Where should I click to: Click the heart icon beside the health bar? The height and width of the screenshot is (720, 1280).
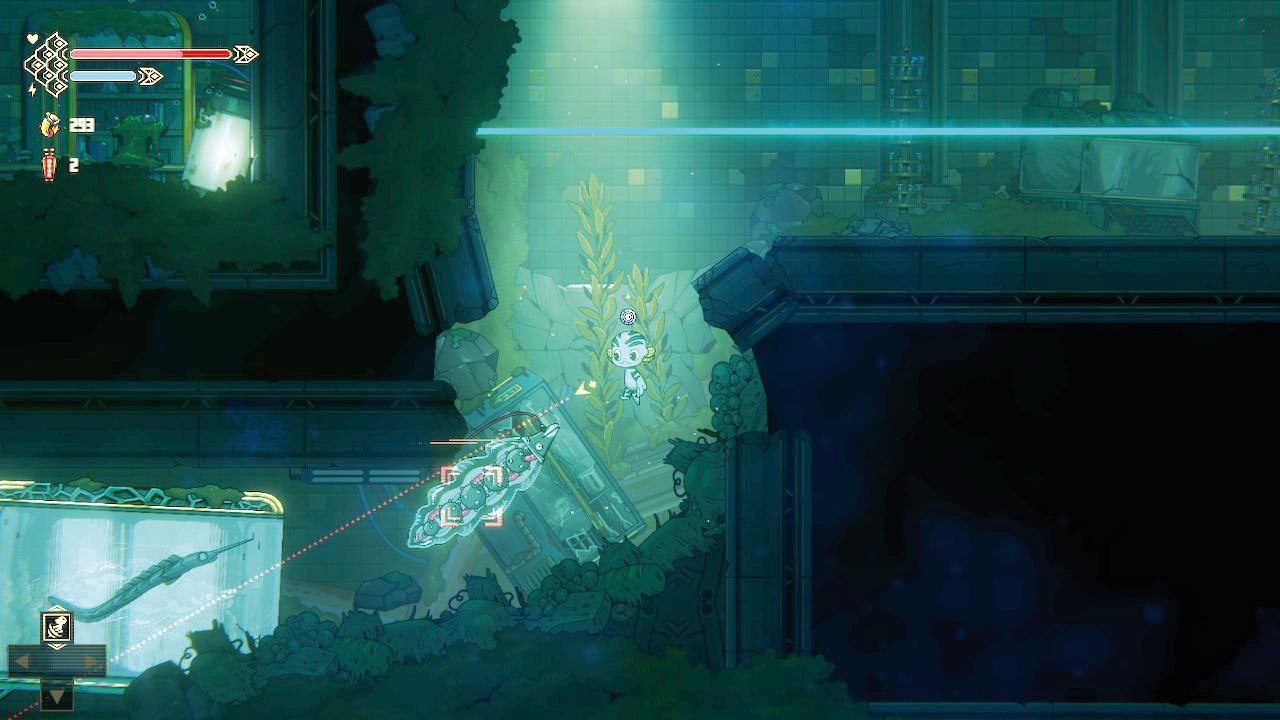pos(32,39)
